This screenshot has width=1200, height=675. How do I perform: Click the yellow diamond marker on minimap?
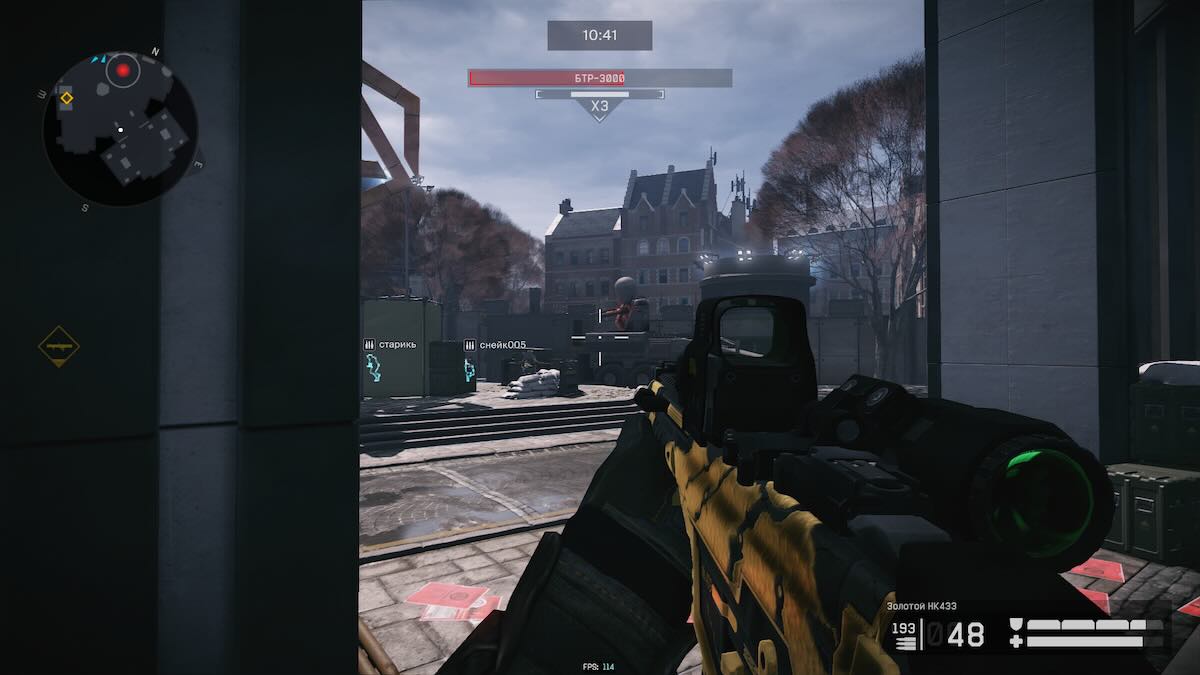pyautogui.click(x=66, y=97)
